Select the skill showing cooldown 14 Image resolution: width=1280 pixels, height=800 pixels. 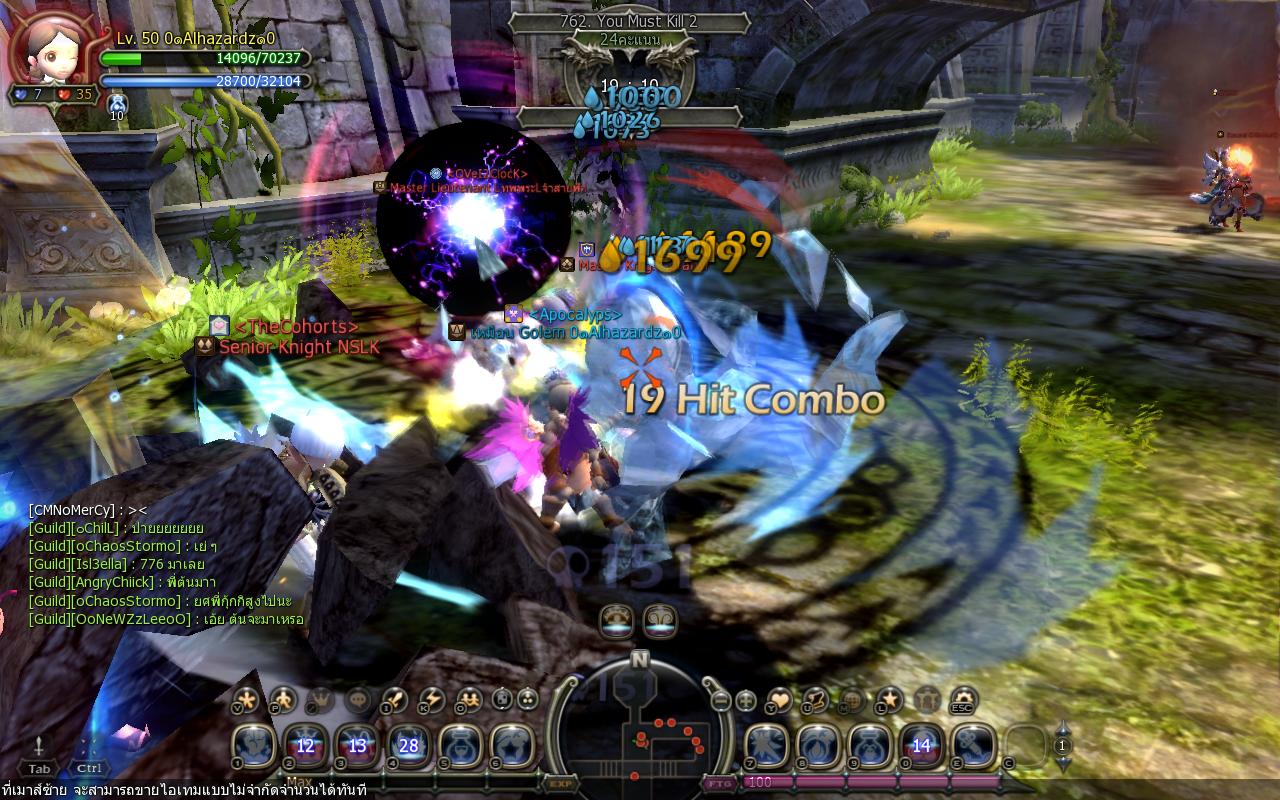921,745
